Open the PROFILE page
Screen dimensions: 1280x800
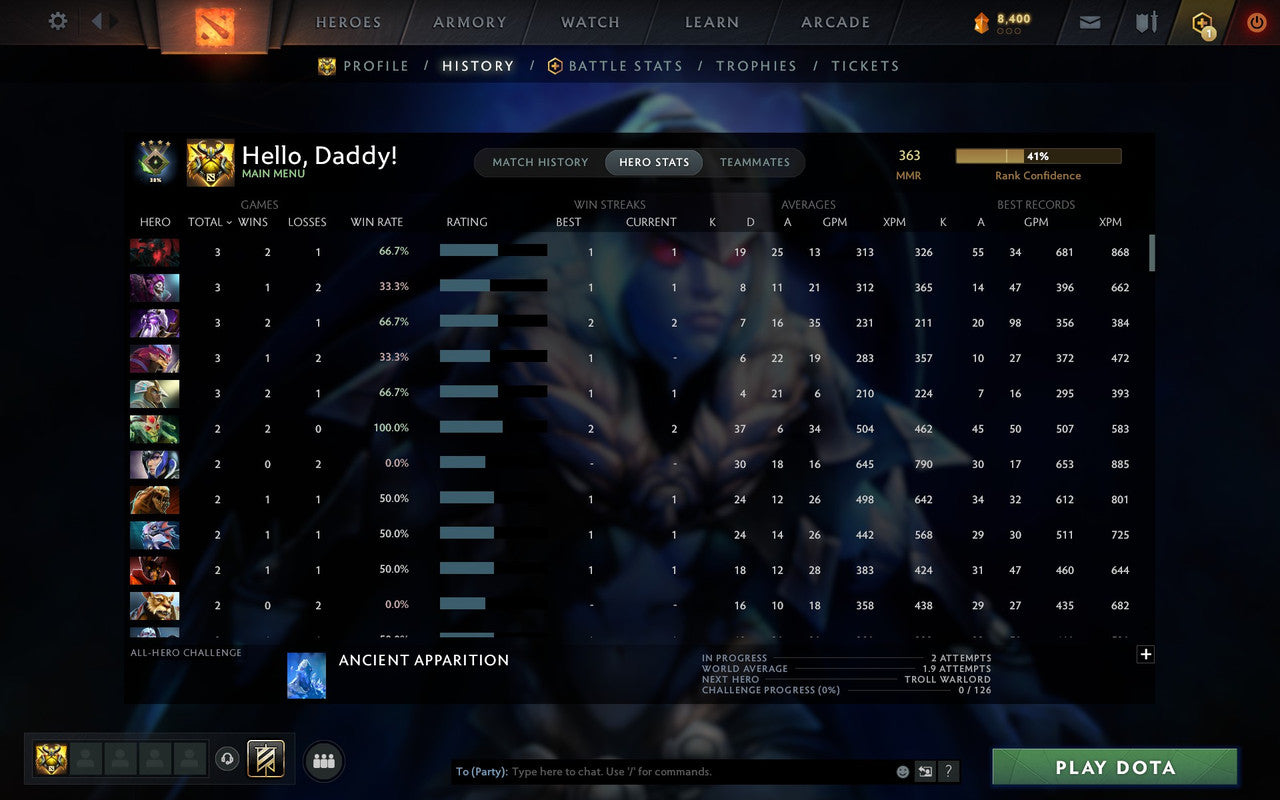point(378,66)
